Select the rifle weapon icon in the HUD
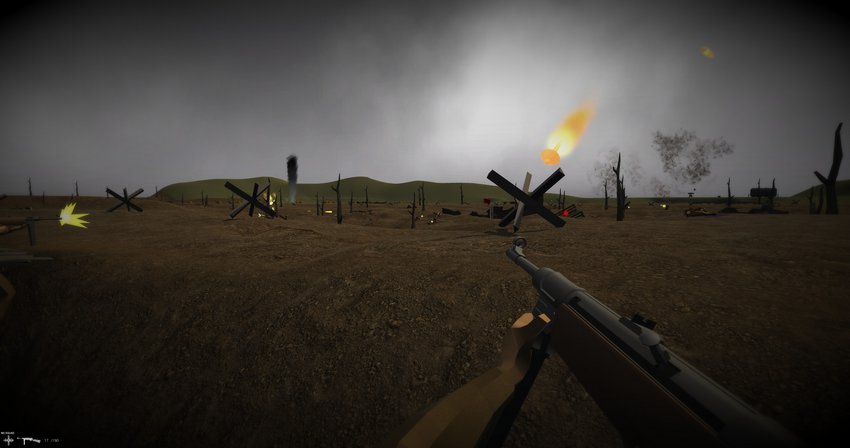The width and height of the screenshot is (850, 448). (29, 440)
